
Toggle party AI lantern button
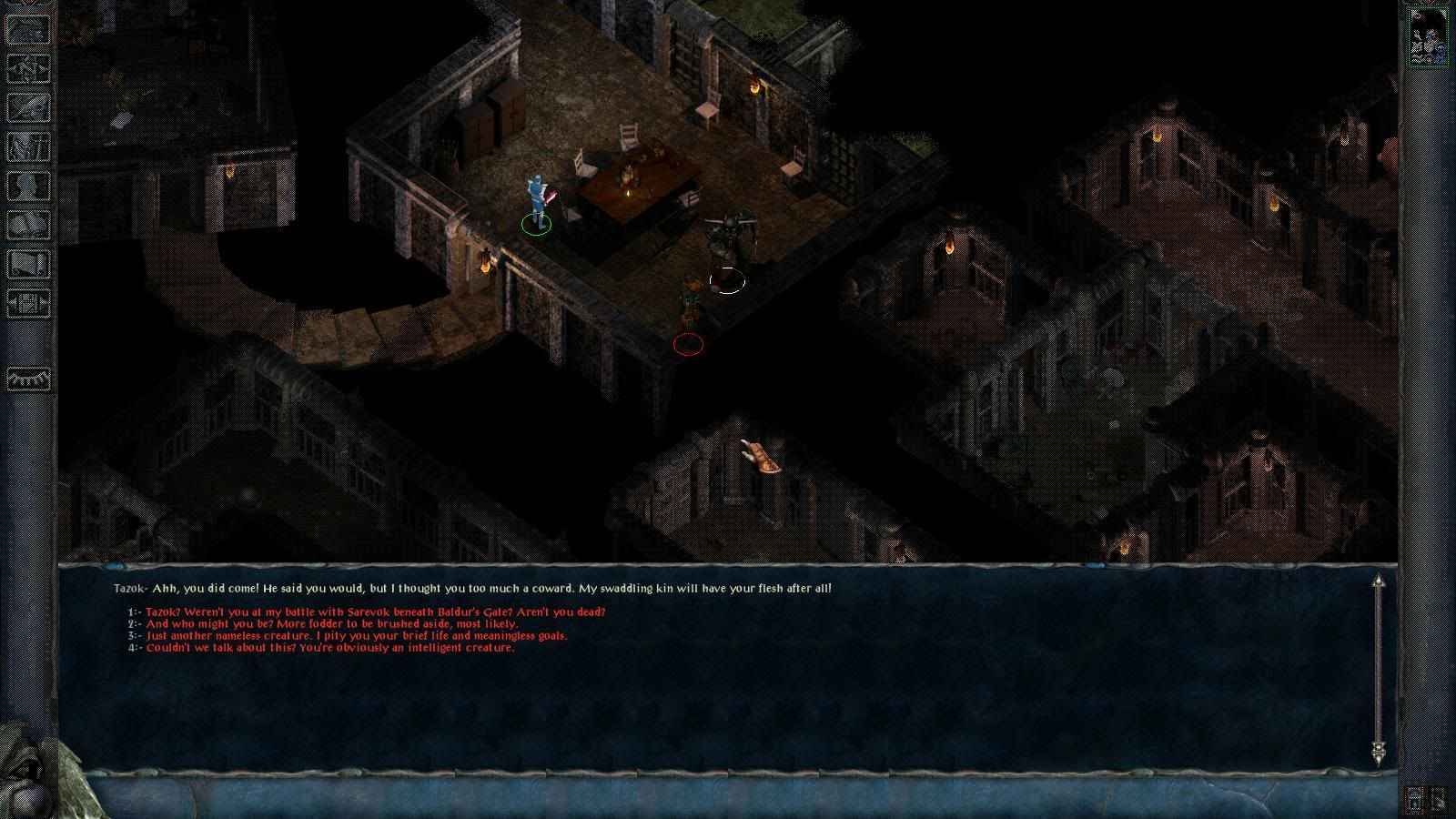tap(1414, 800)
